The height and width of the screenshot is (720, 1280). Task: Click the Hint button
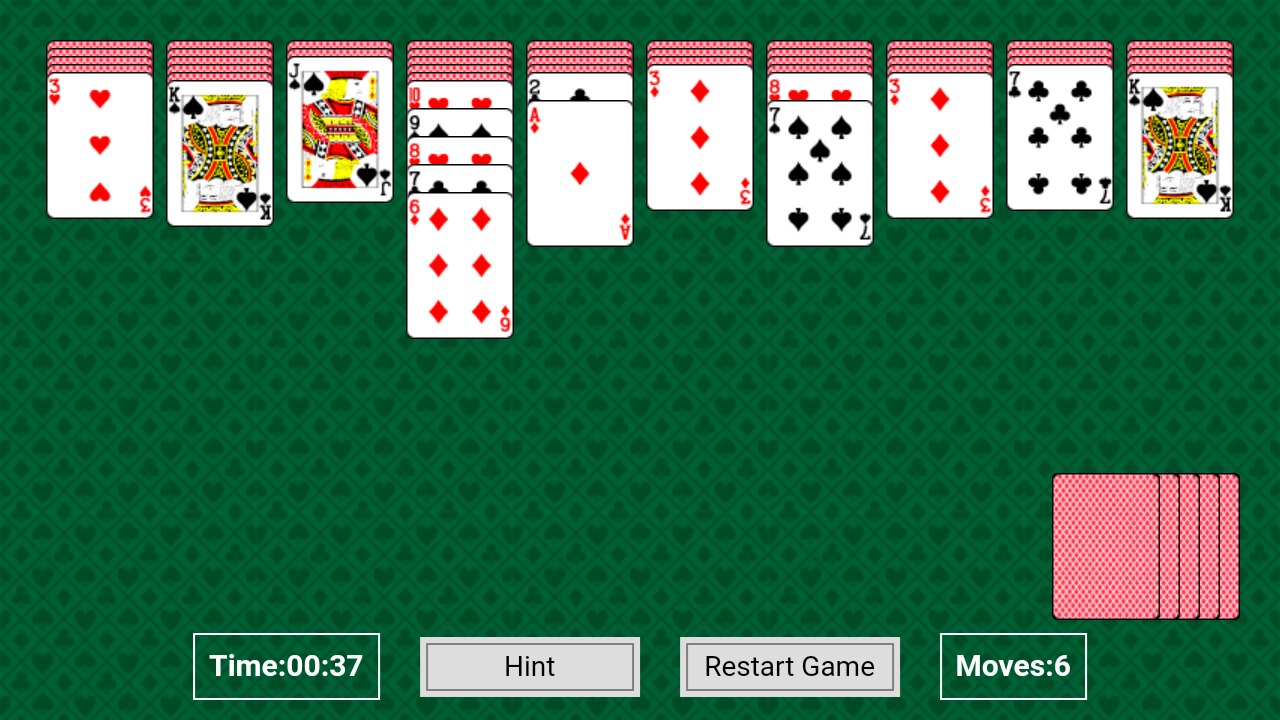tap(529, 666)
